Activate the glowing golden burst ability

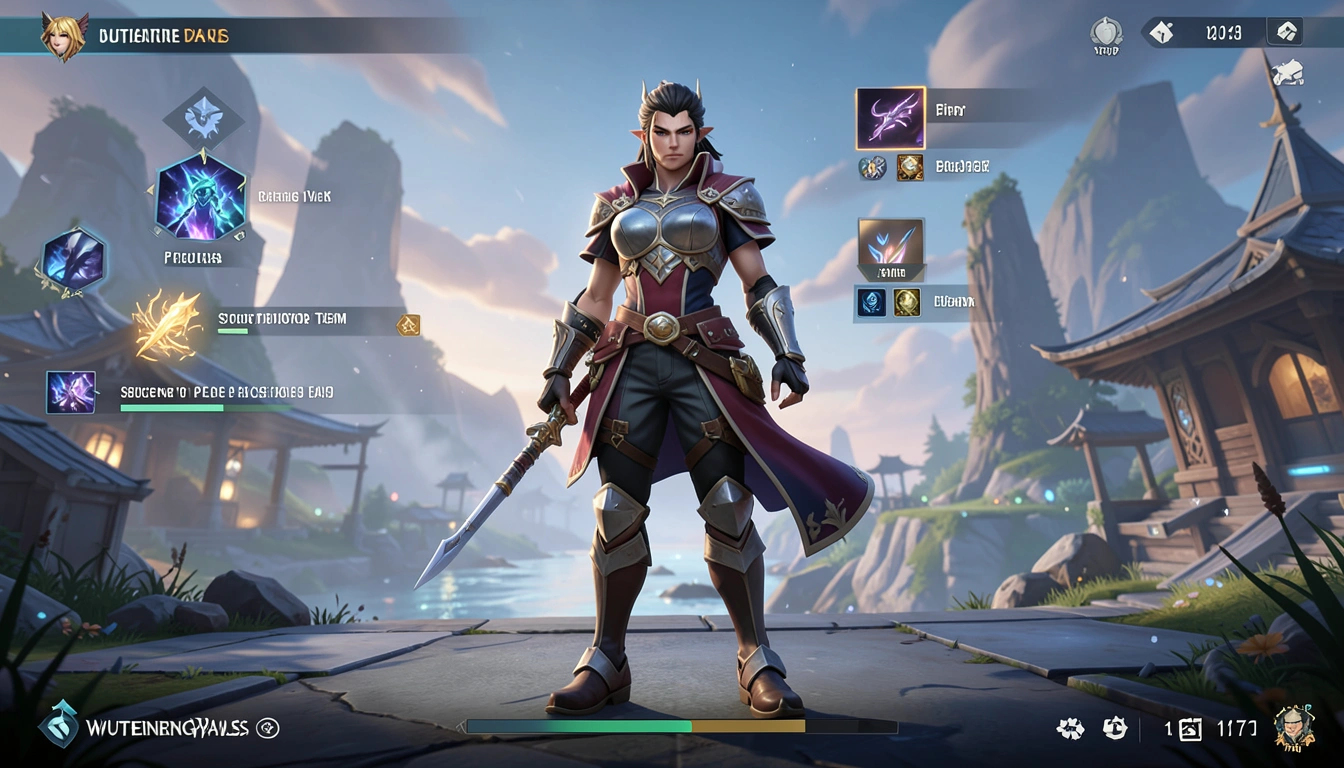click(167, 324)
